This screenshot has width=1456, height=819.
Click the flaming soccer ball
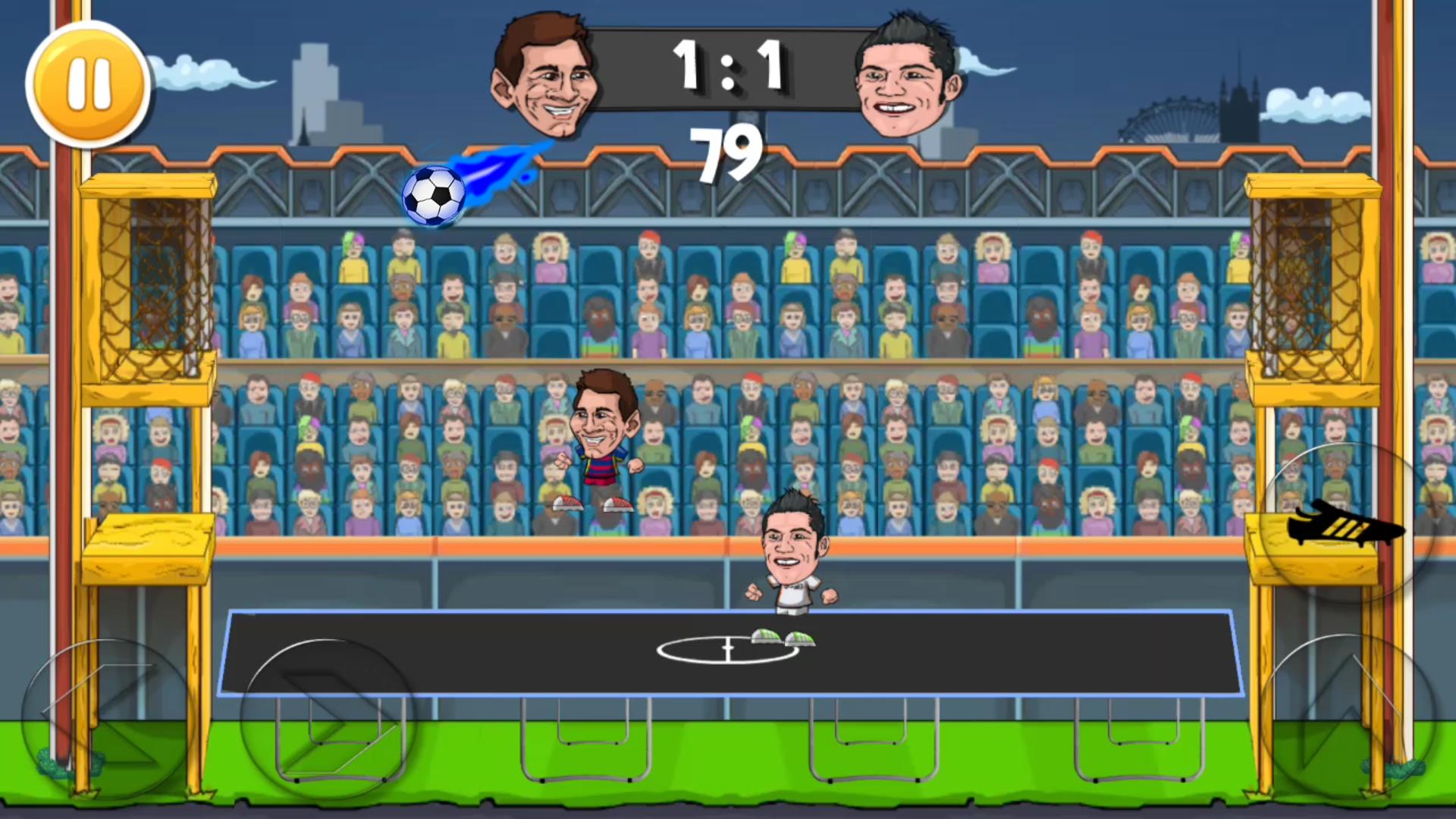coord(434,197)
